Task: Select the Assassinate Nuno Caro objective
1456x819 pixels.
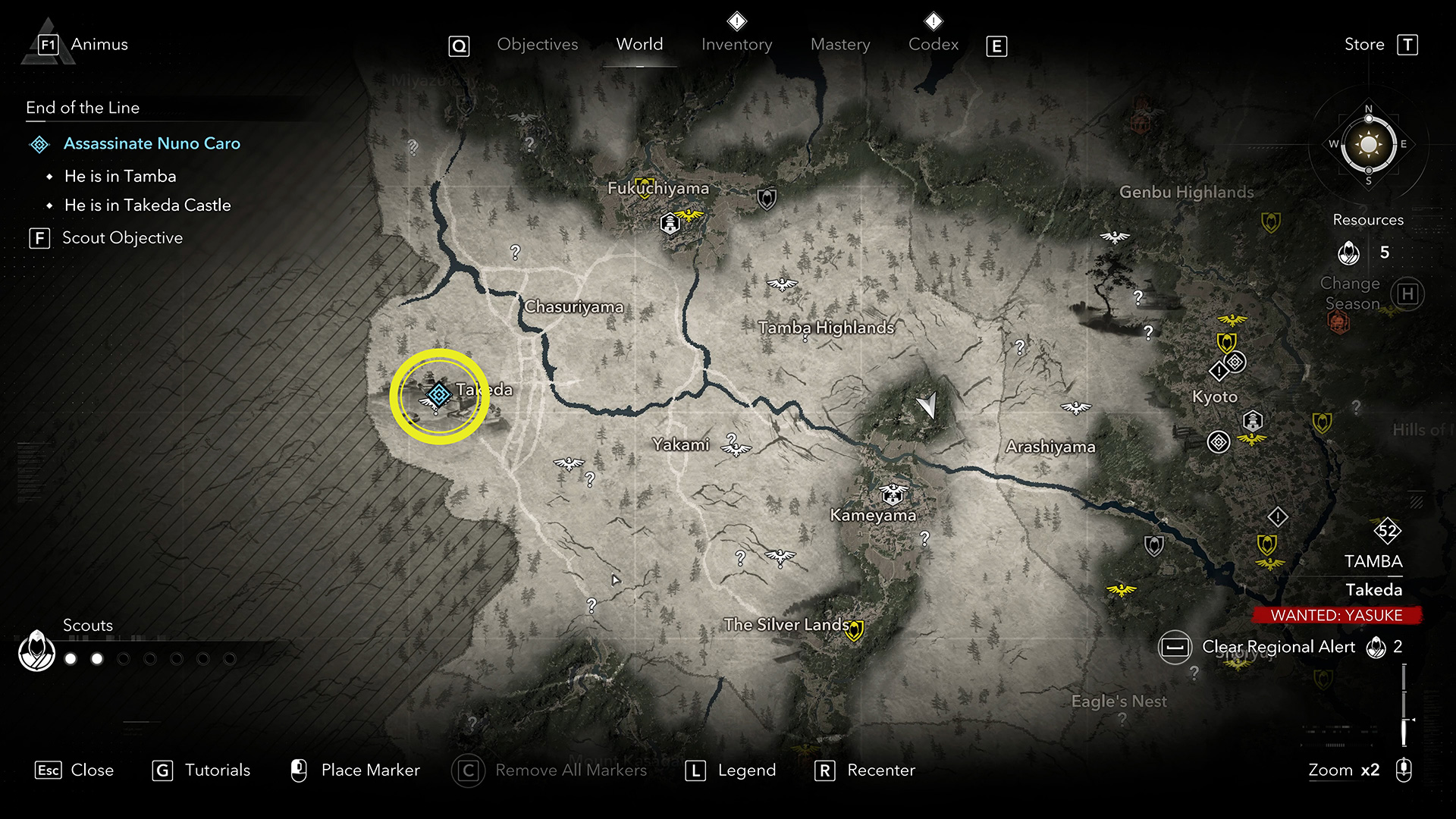Action: (x=152, y=143)
